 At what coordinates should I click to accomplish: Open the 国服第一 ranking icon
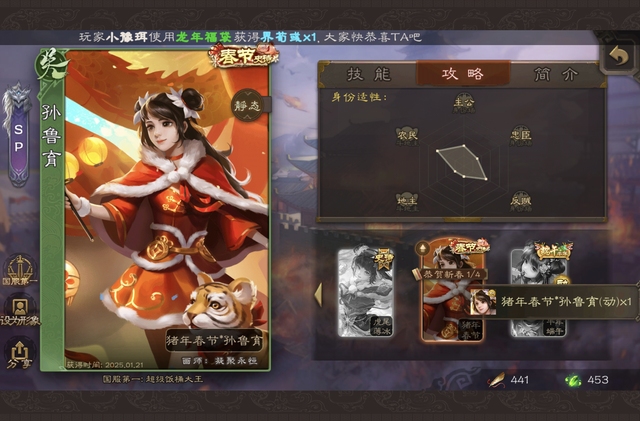pyautogui.click(x=21, y=272)
